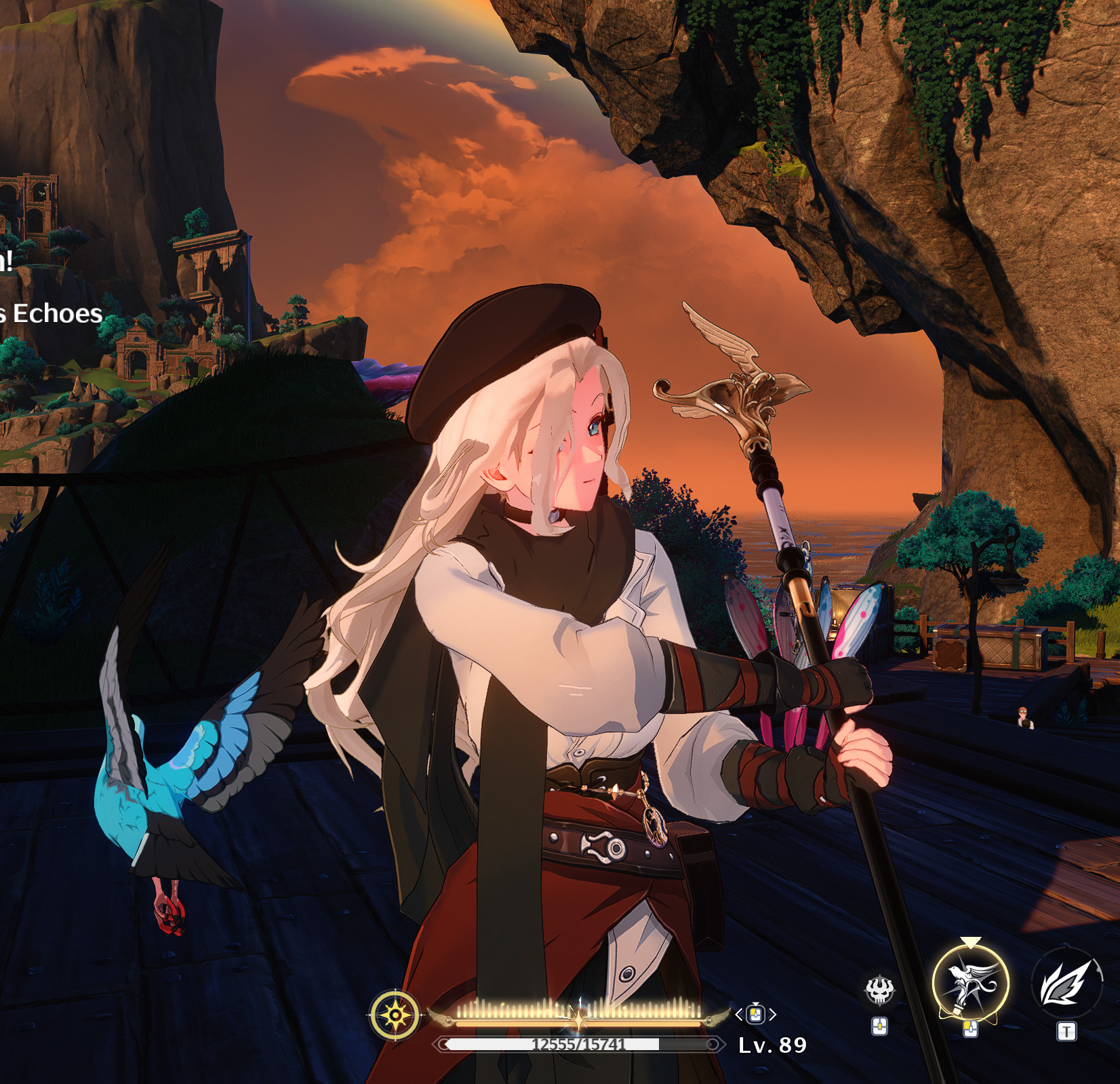Toggle the keybind prompt under the bird Echo

click(969, 1029)
